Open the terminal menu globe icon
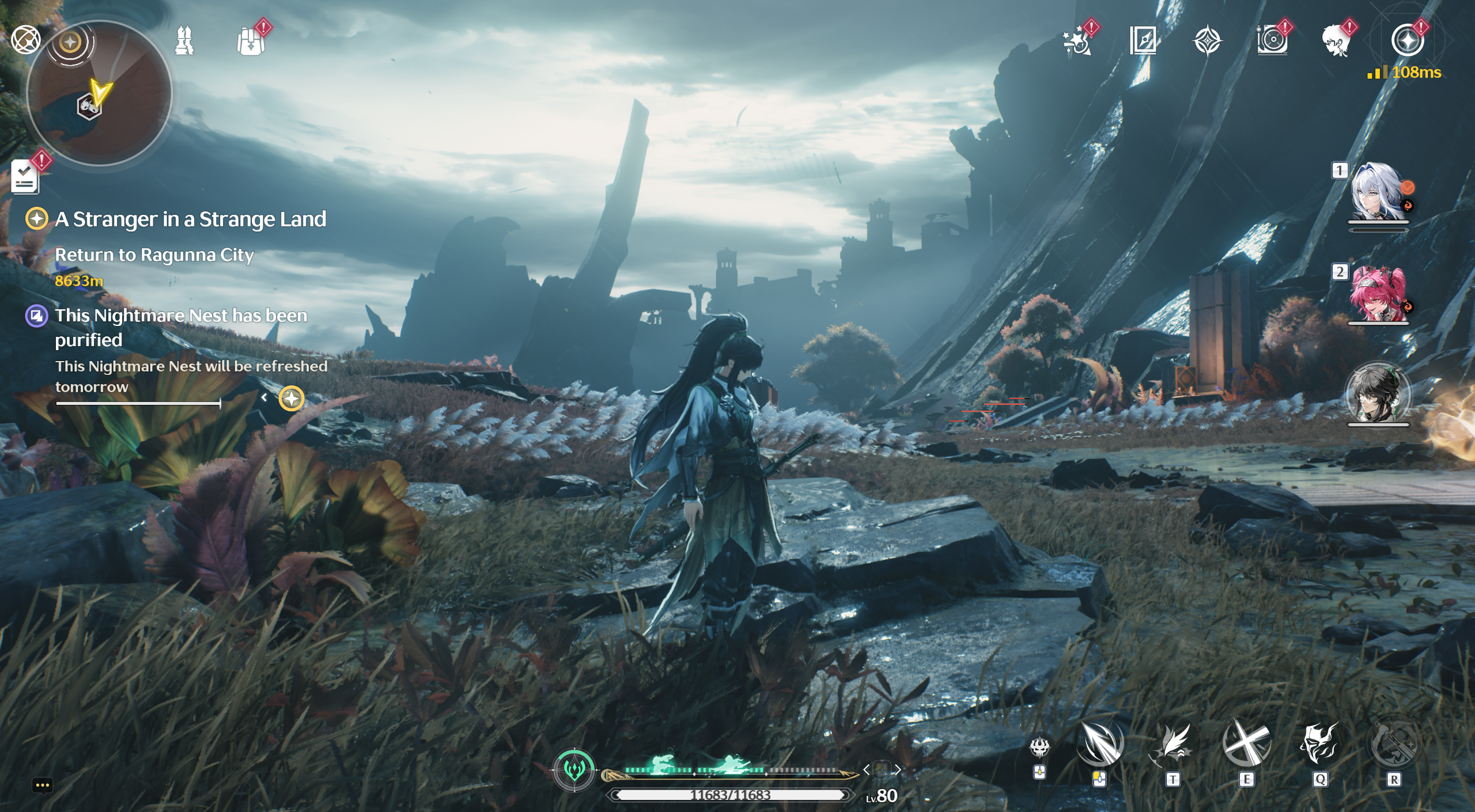 click(26, 40)
